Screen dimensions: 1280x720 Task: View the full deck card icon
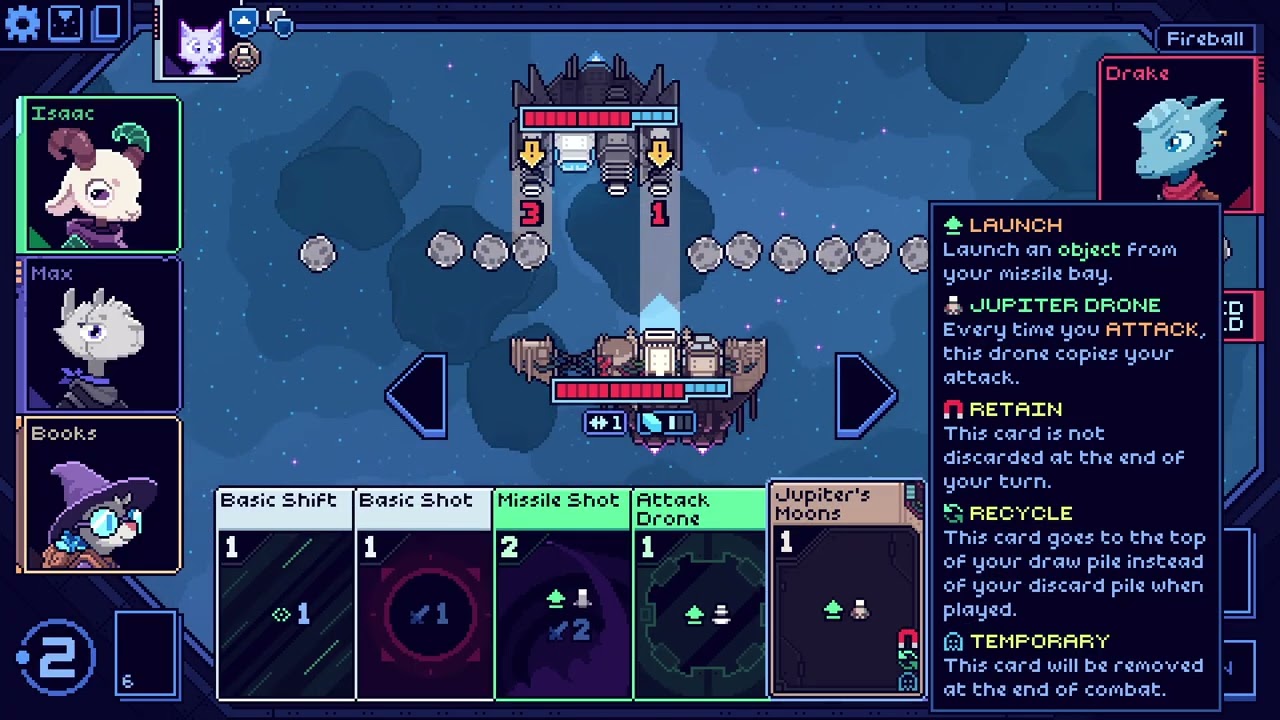[107, 23]
